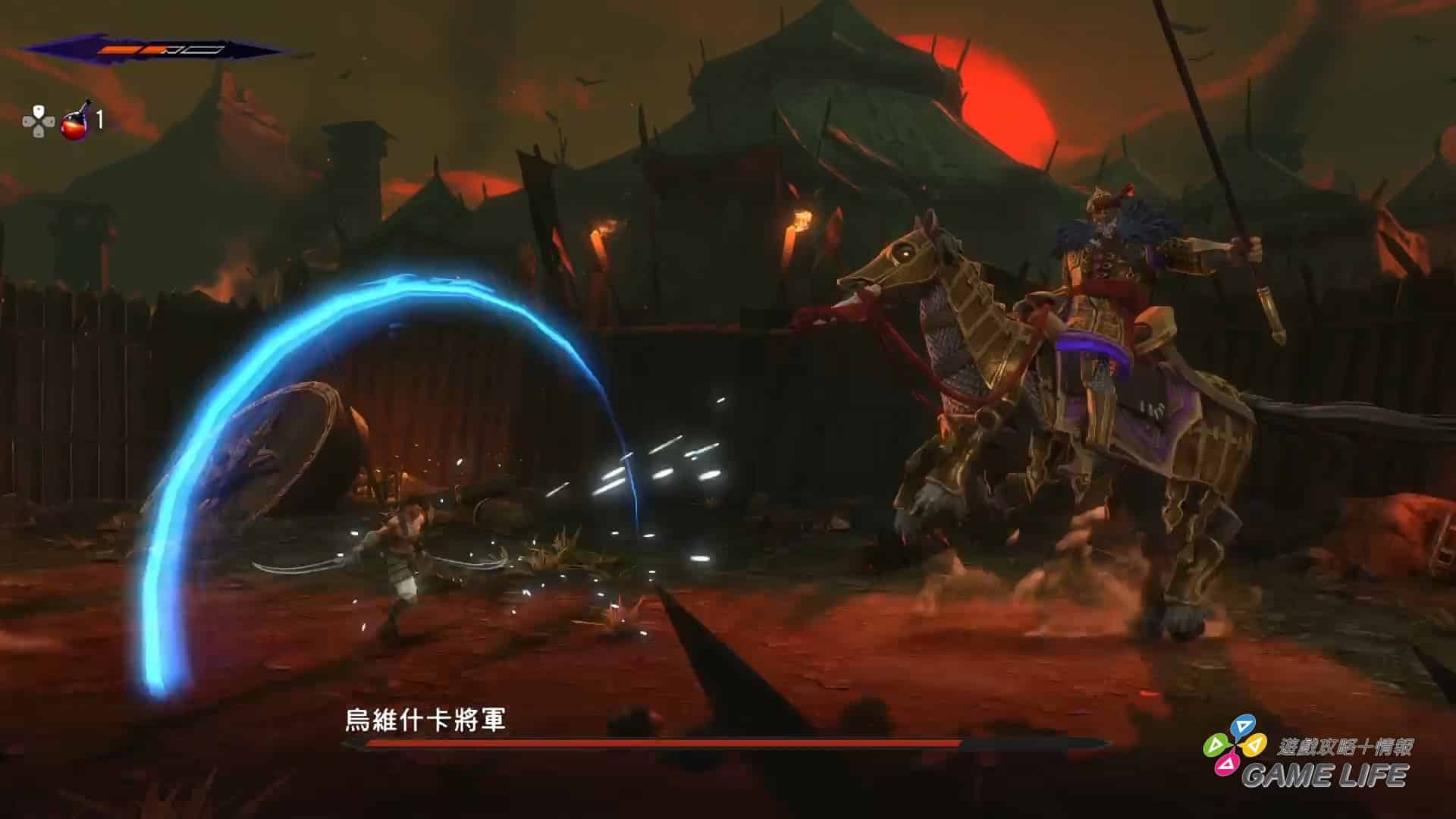Click the pink petal of the GAME LIFE logo

click(x=1228, y=765)
